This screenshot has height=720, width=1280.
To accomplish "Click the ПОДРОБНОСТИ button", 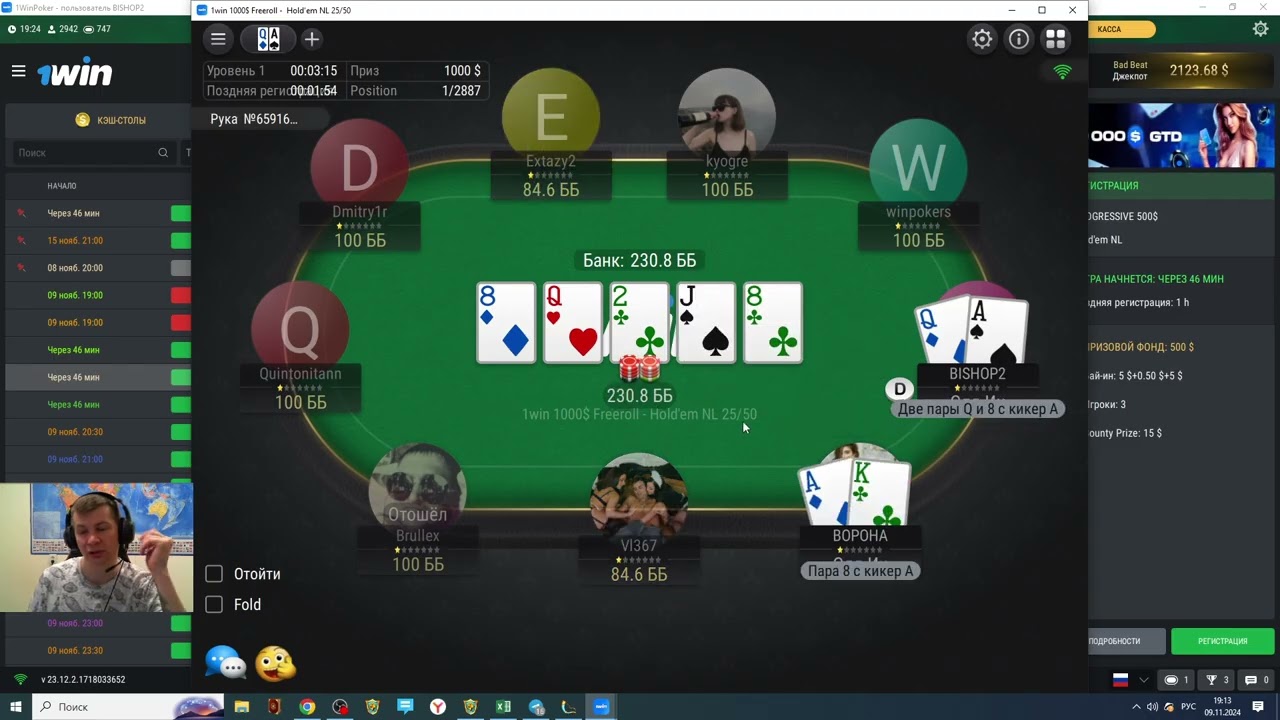I will click(1125, 641).
